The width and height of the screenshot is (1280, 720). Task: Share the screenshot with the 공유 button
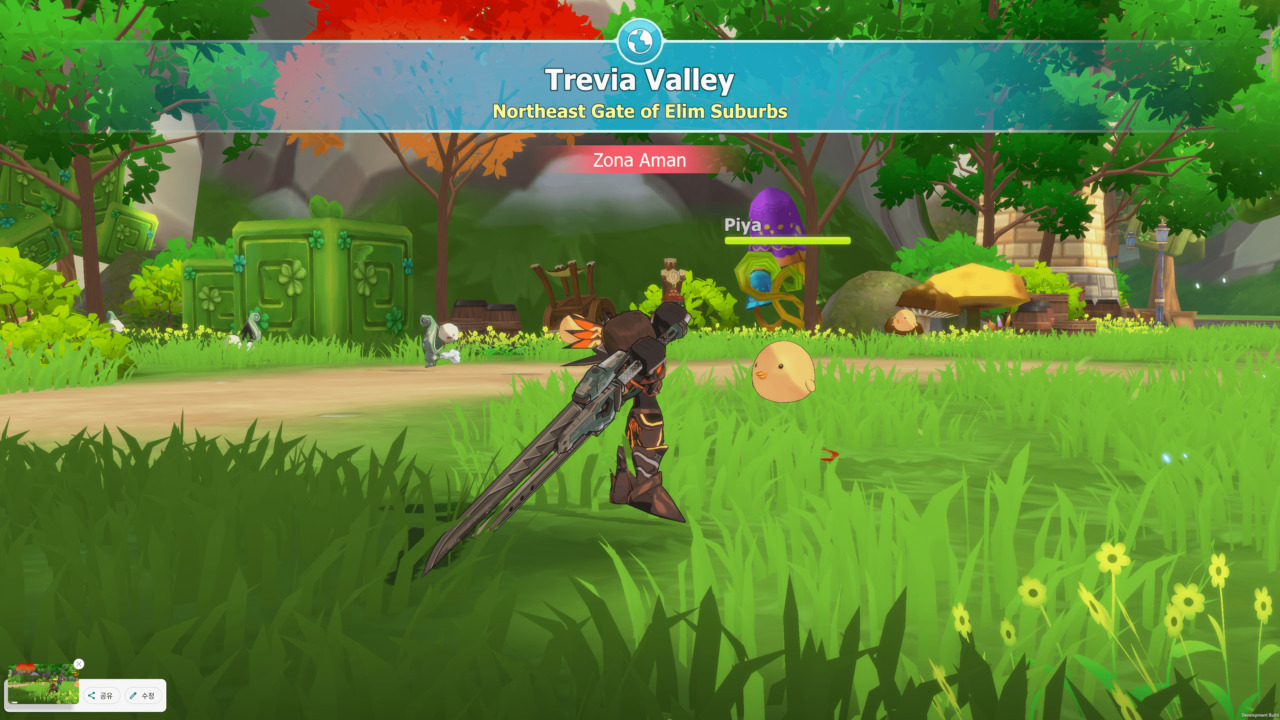(101, 695)
